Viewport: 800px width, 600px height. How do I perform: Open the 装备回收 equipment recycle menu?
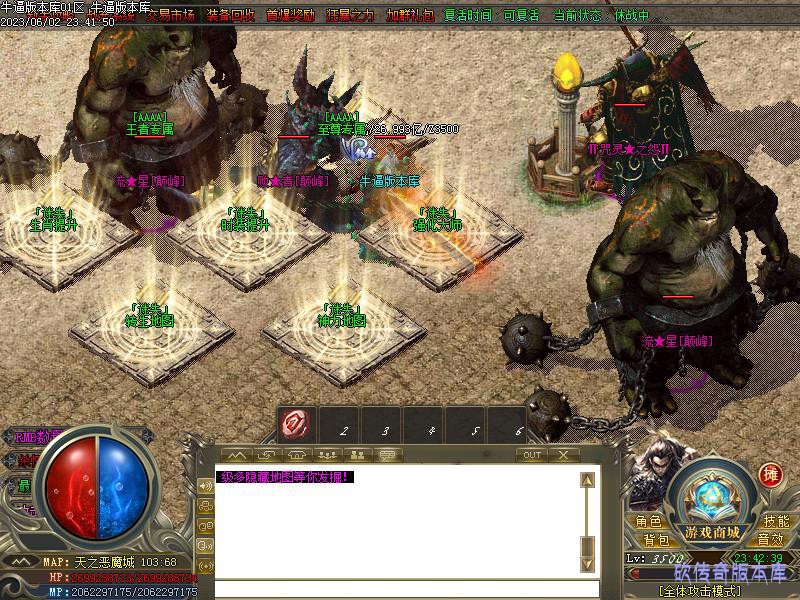coord(231,16)
